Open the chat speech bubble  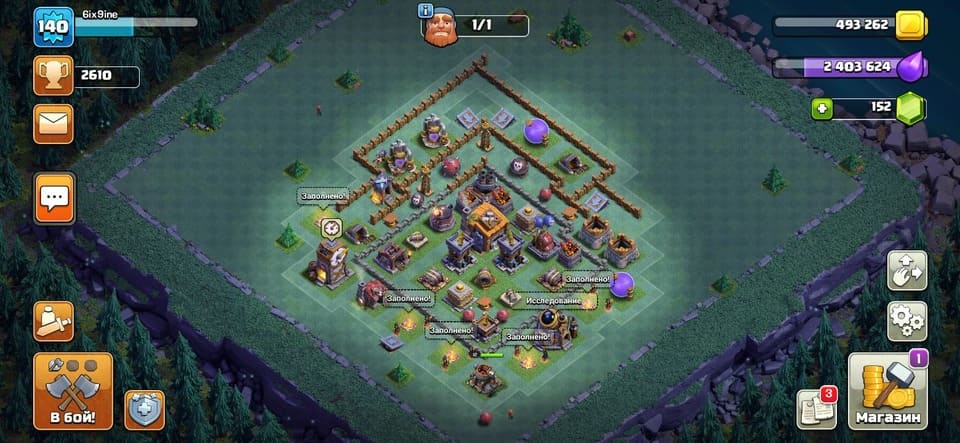coord(53,197)
